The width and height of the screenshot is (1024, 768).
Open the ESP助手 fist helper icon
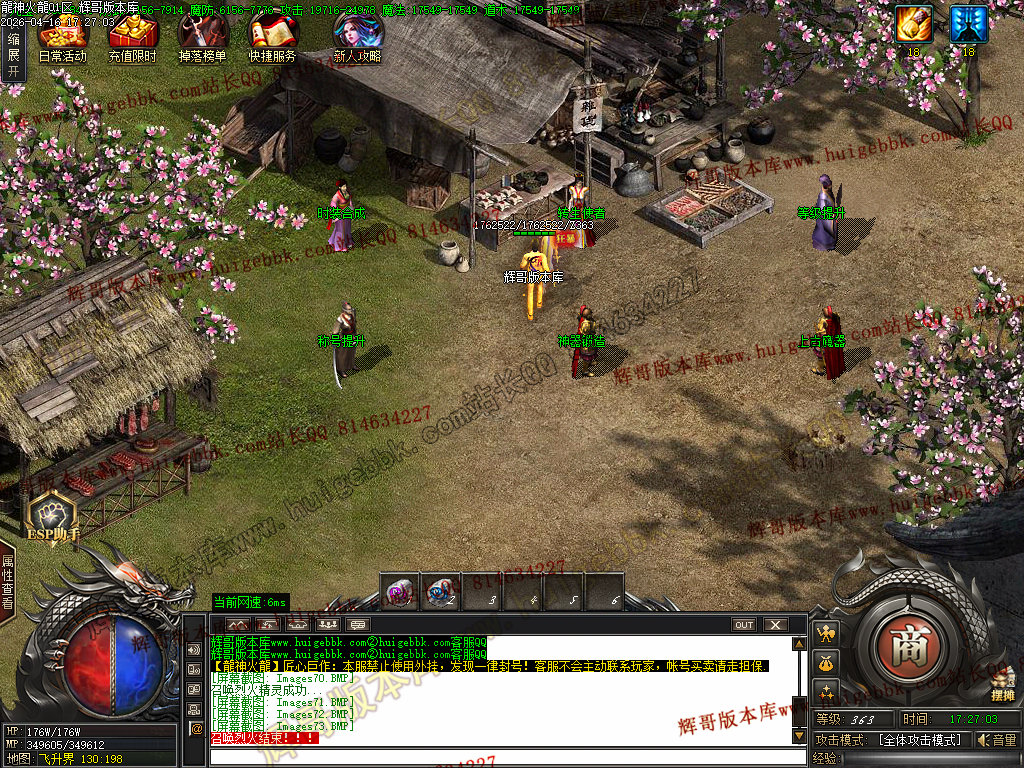coord(52,515)
